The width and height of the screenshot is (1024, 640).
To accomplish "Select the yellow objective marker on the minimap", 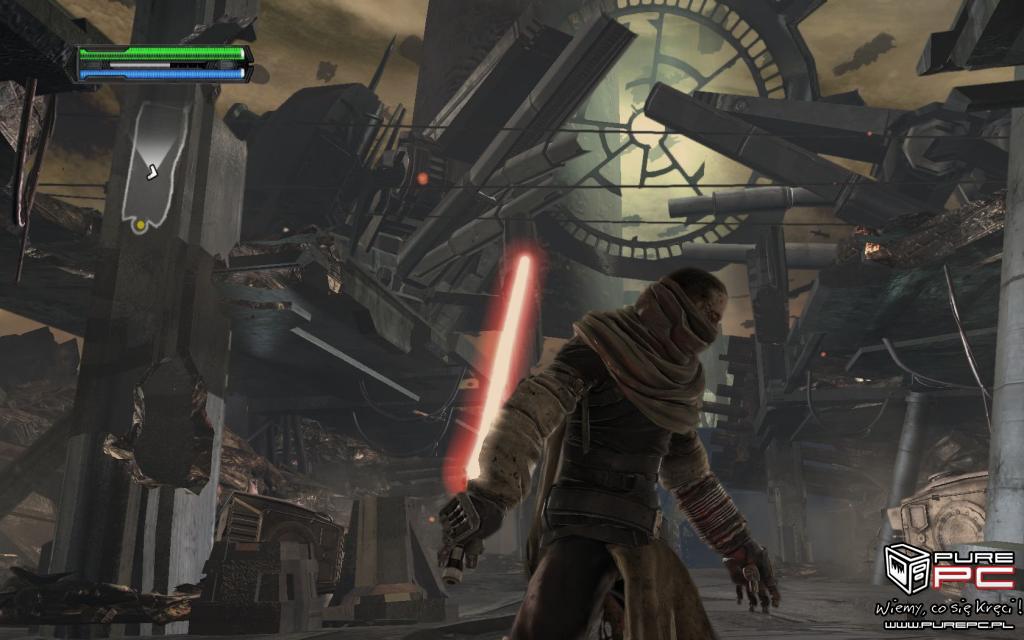I will (140, 225).
